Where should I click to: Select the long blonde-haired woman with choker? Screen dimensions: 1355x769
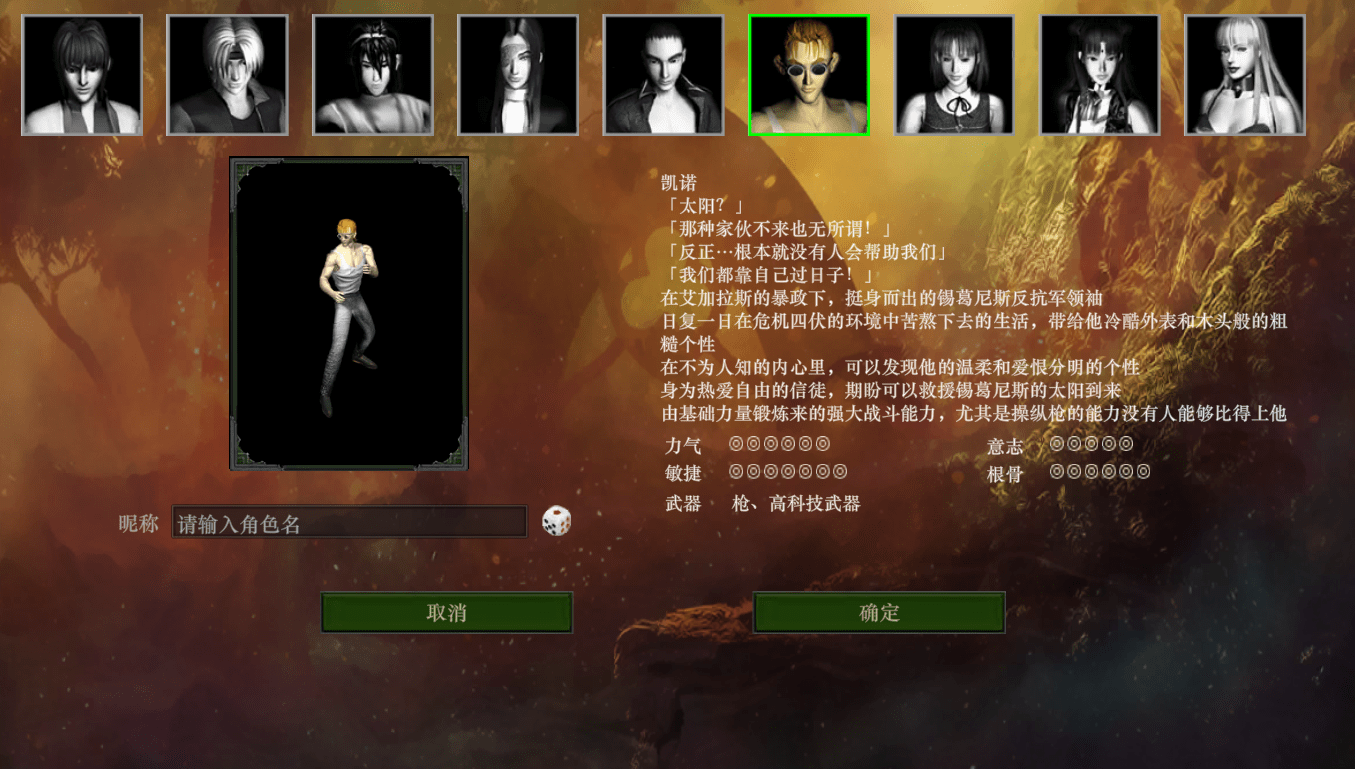[1245, 75]
